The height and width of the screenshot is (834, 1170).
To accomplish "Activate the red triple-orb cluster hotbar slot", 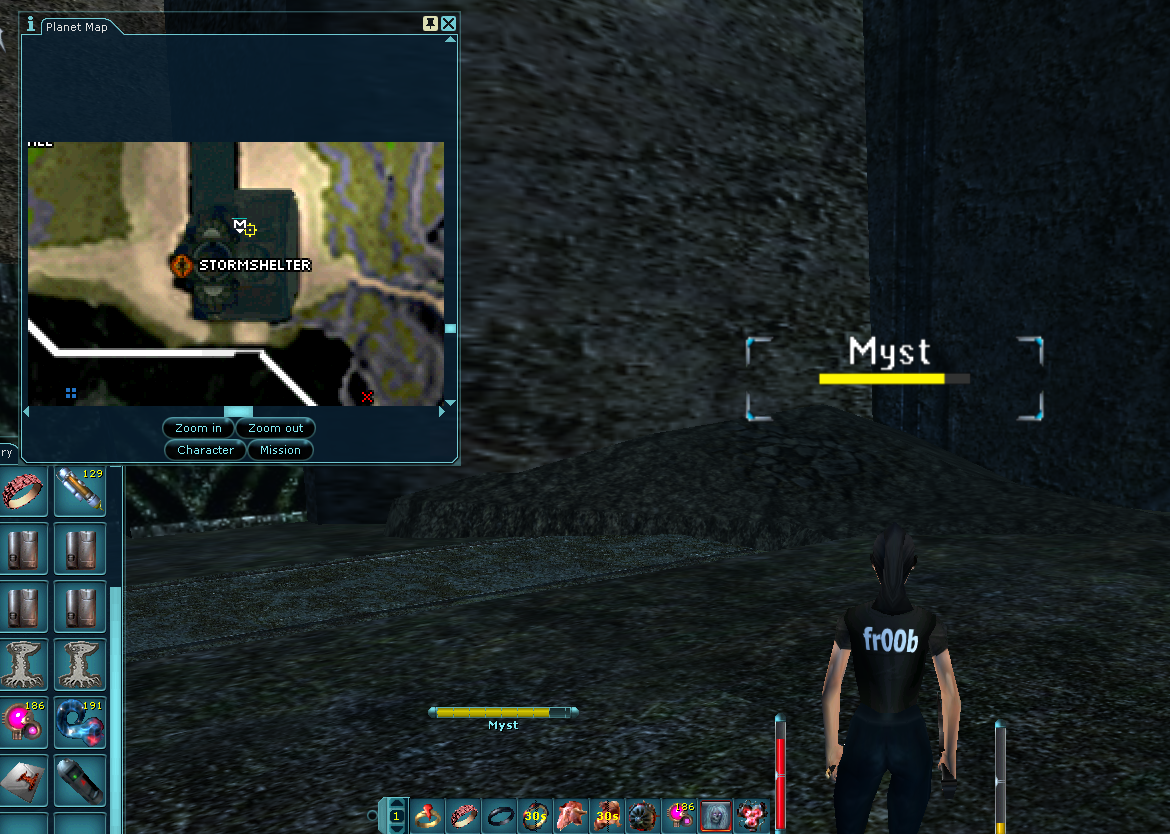I will pyautogui.click(x=750, y=816).
